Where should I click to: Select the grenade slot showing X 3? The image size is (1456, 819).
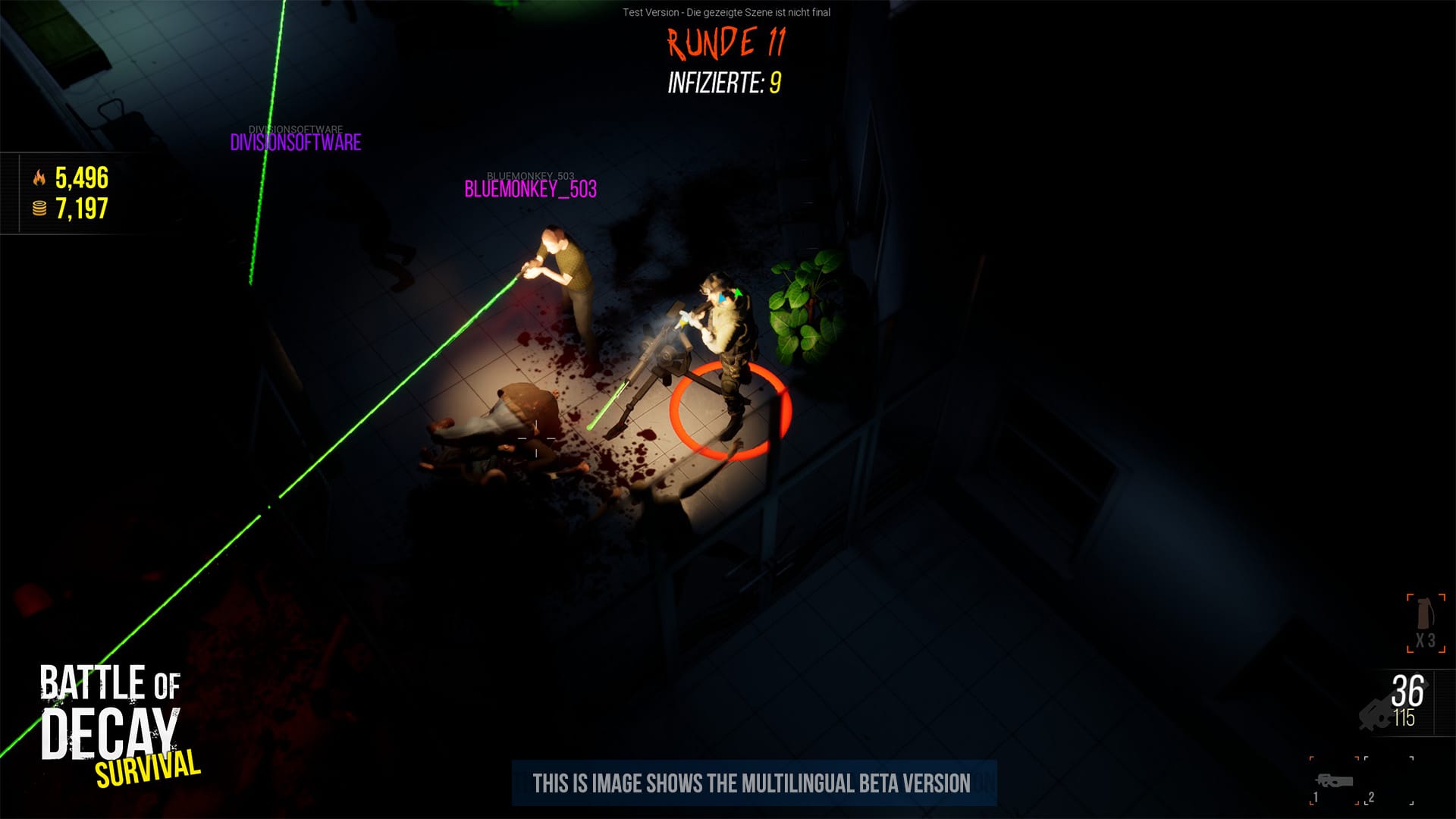pyautogui.click(x=1426, y=623)
